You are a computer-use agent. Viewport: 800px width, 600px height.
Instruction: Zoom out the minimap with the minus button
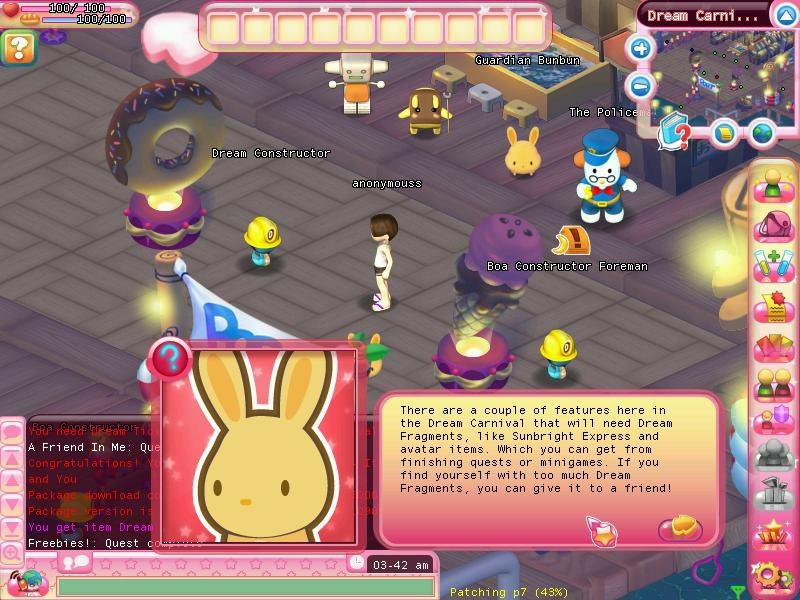(641, 84)
